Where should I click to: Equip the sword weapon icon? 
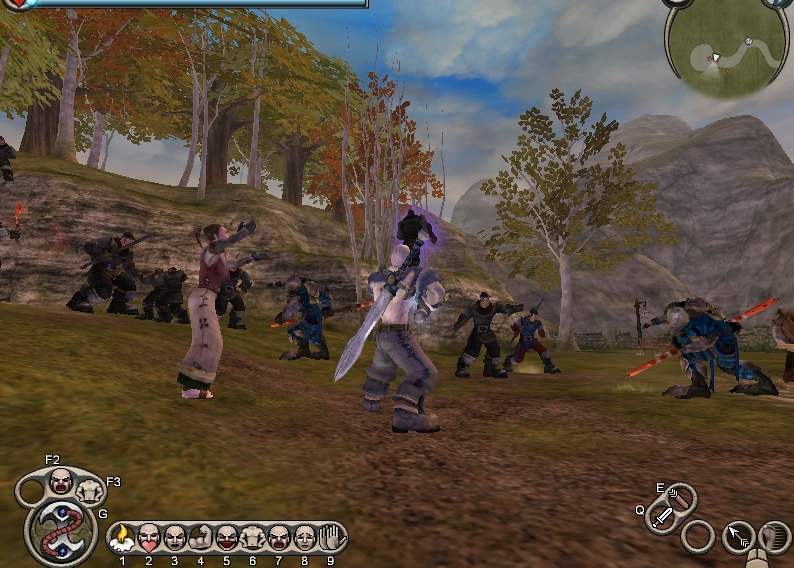662,517
